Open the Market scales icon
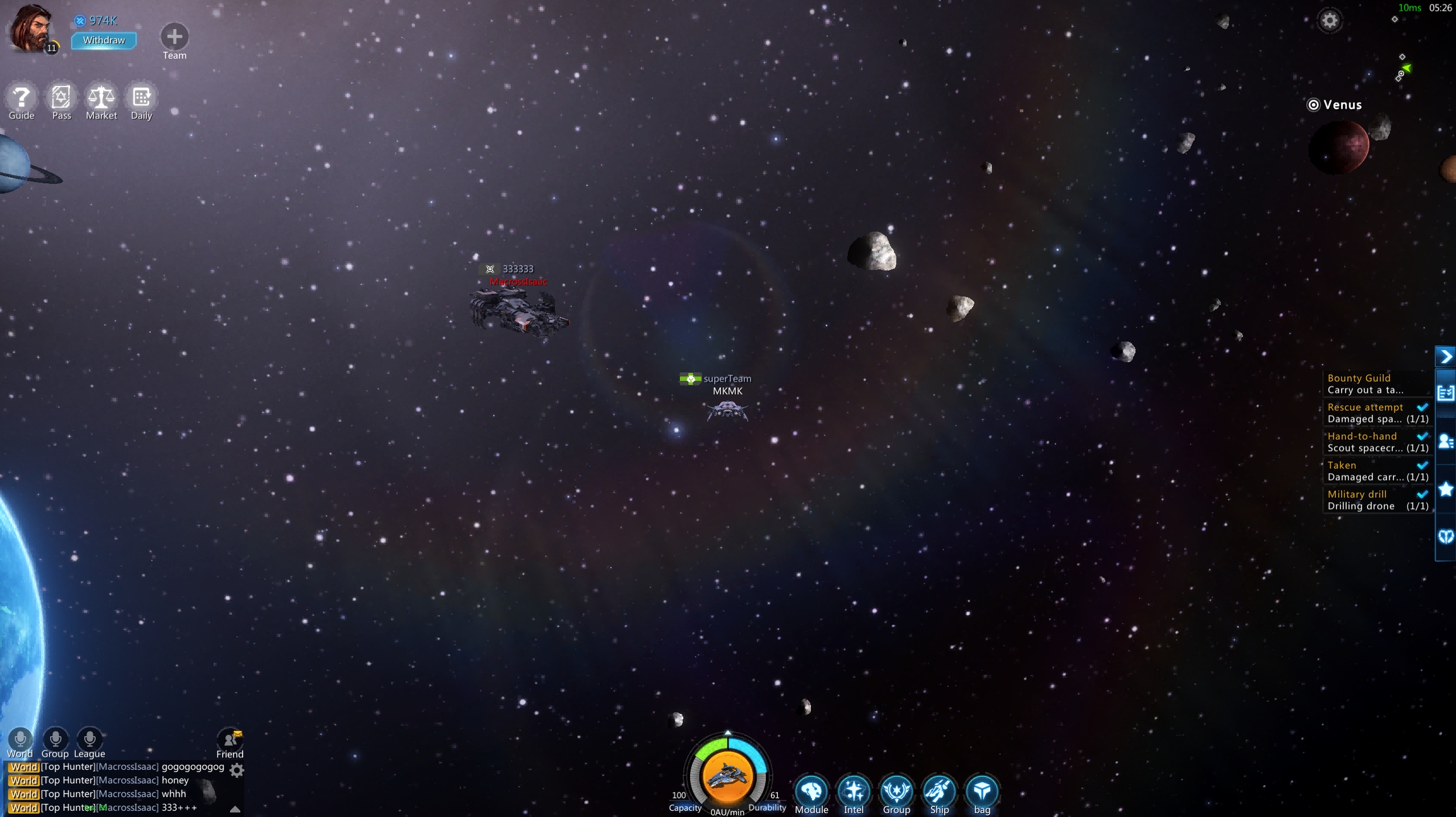Image resolution: width=1456 pixels, height=817 pixels. tap(101, 98)
